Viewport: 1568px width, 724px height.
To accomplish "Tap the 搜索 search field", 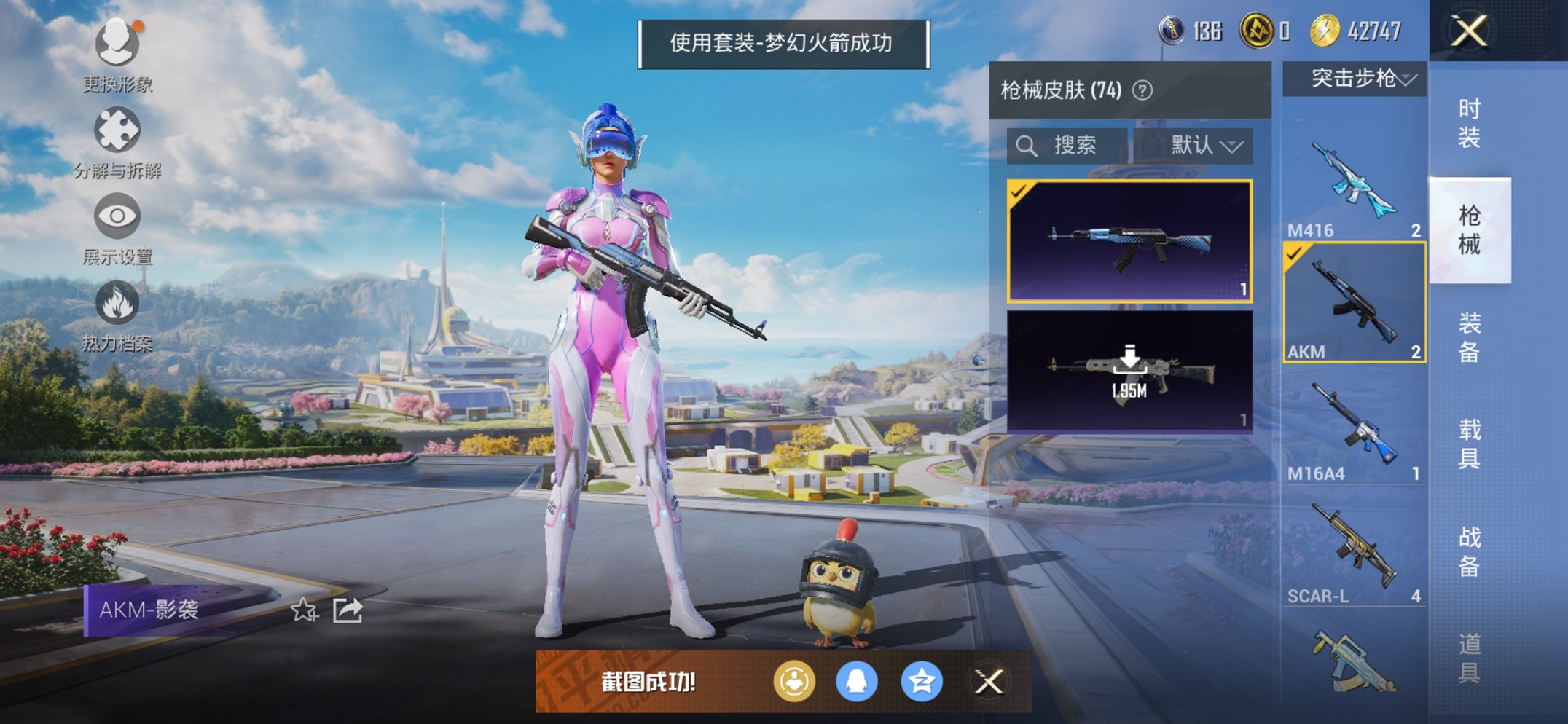I will tap(1075, 146).
